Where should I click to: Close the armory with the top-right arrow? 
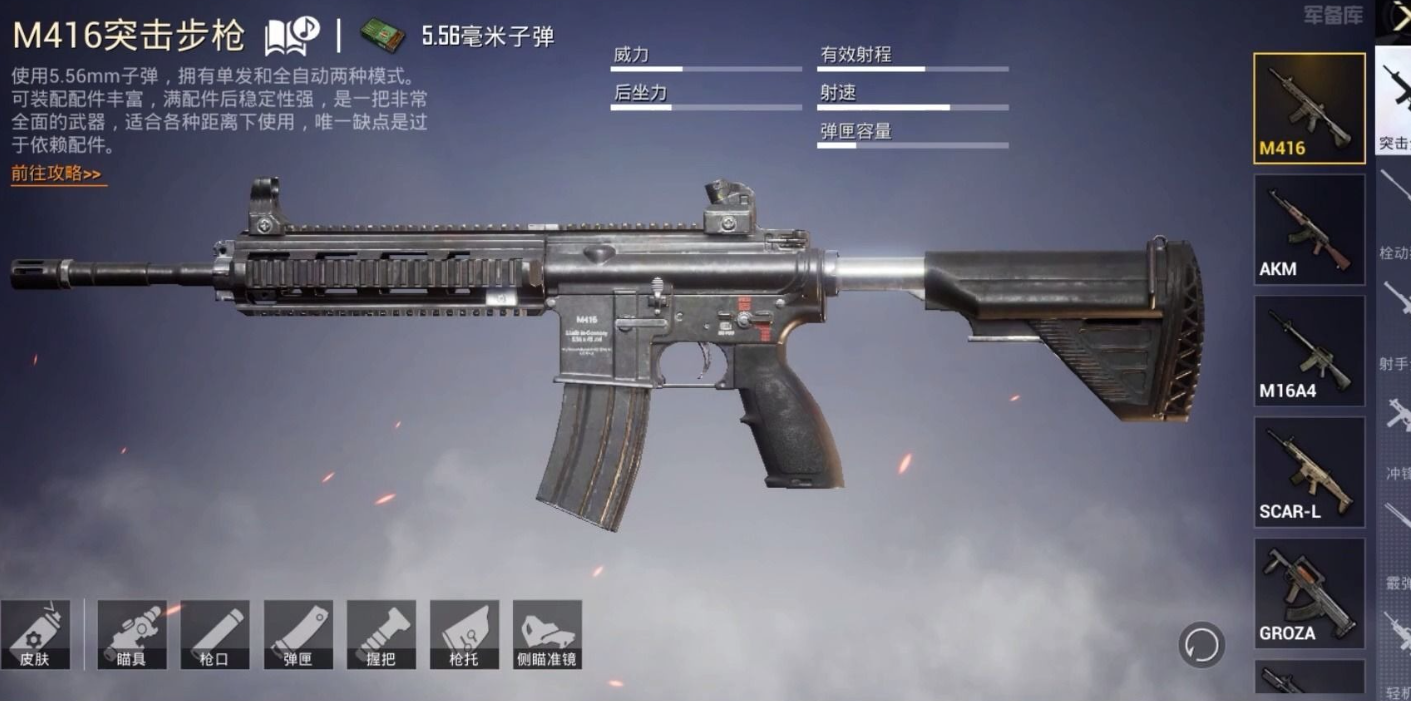1396,17
